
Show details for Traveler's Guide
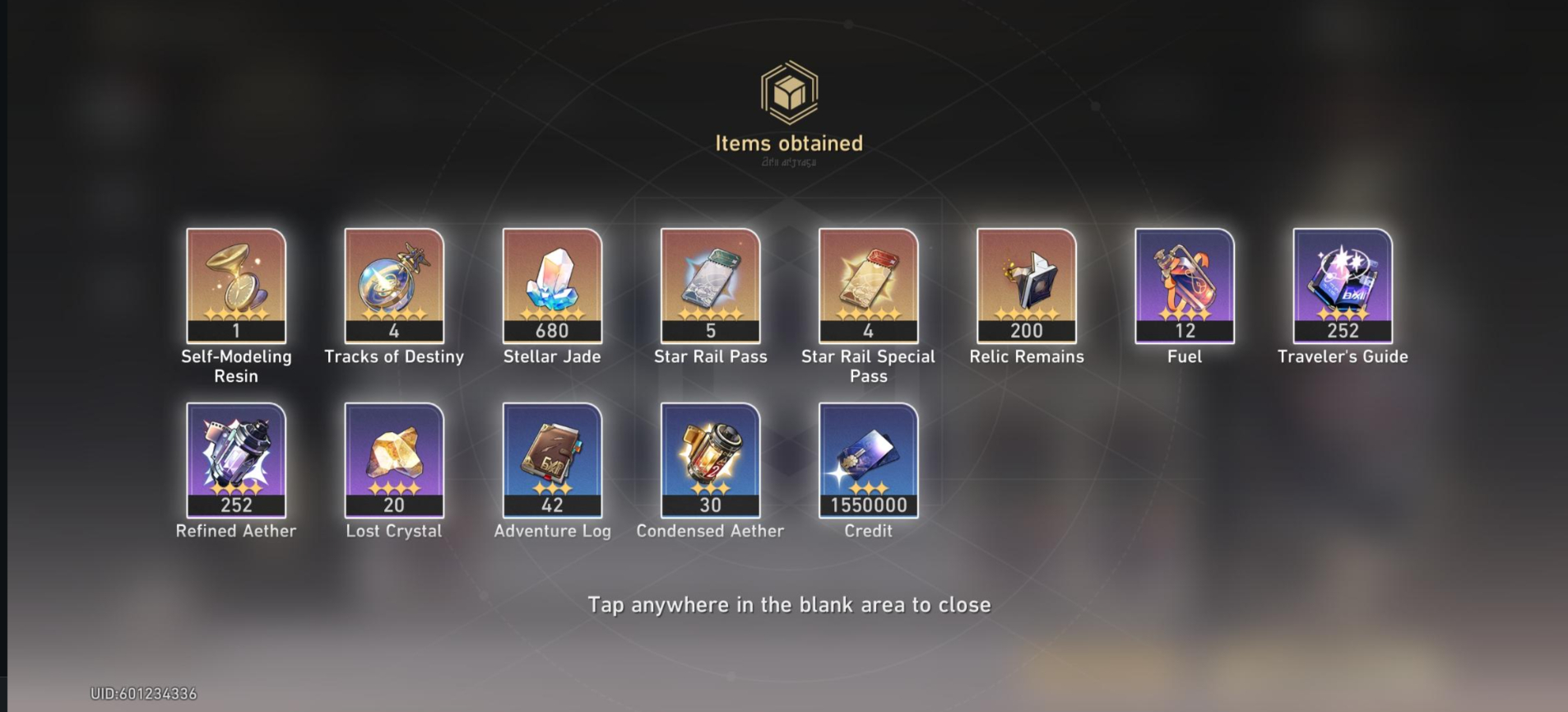click(x=1342, y=285)
